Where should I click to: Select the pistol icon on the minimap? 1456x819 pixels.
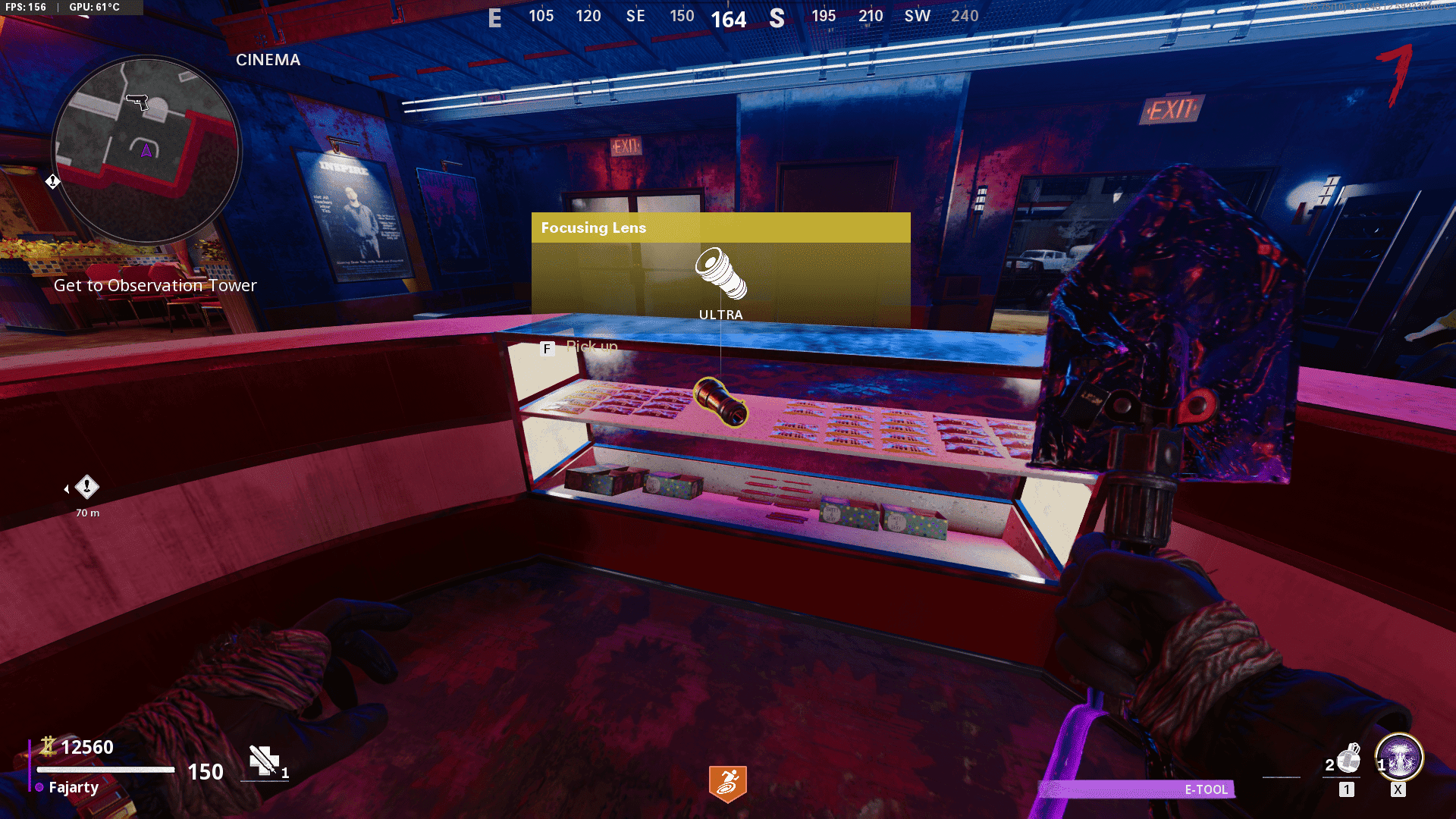(138, 102)
